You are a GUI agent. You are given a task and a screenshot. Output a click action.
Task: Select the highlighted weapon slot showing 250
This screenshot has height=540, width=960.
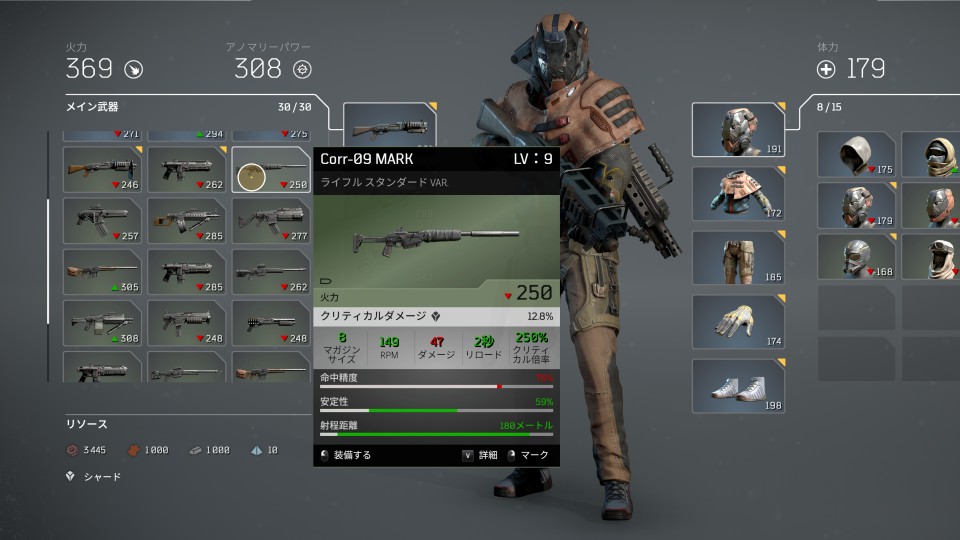pos(271,169)
